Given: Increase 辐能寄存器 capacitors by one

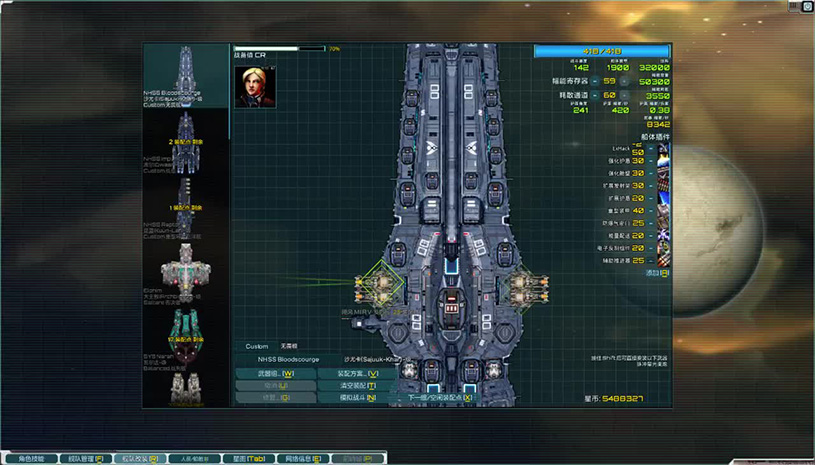Looking at the screenshot, I should pyautogui.click(x=625, y=81).
